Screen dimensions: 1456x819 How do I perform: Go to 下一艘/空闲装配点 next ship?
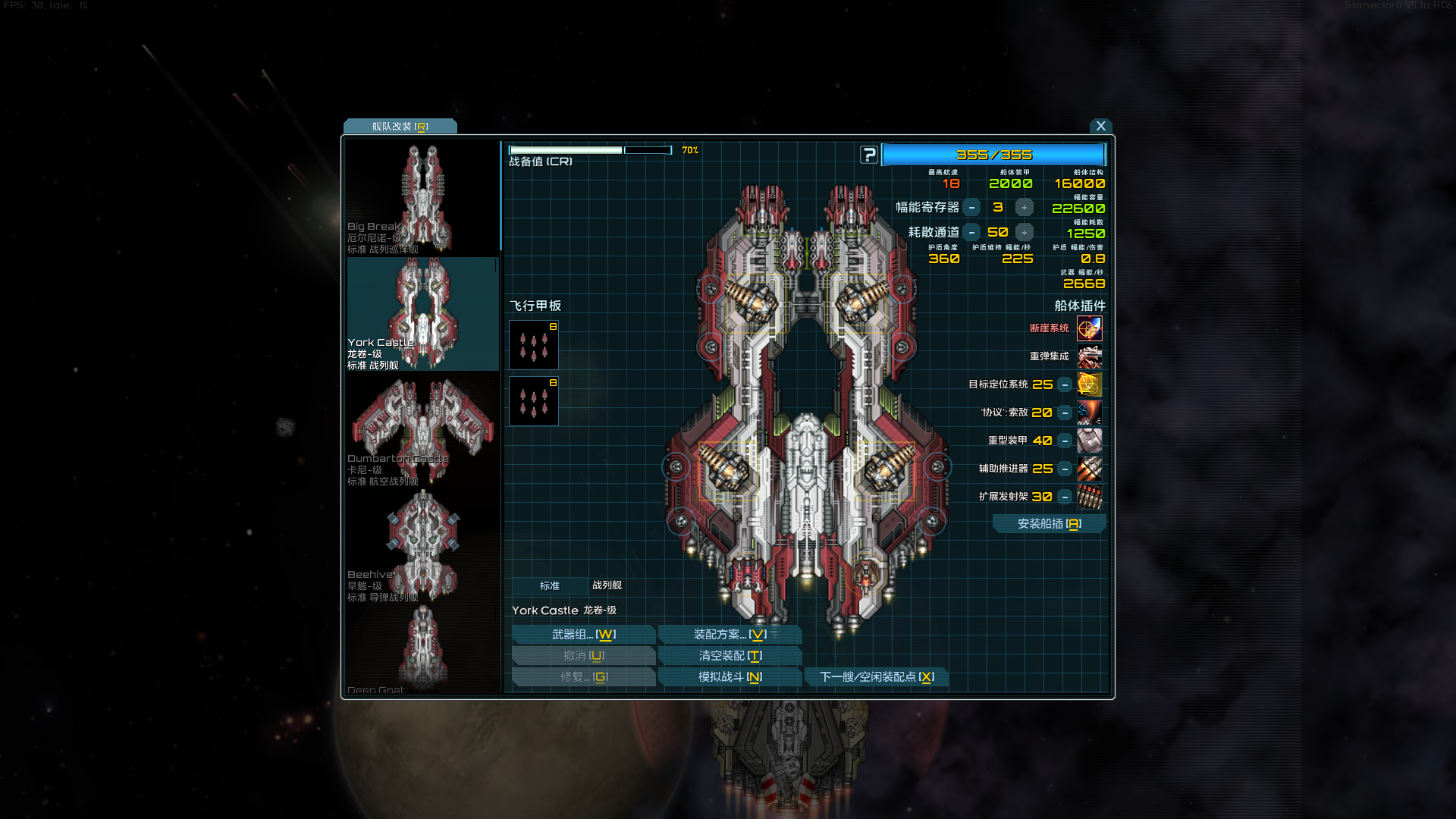pos(876,677)
